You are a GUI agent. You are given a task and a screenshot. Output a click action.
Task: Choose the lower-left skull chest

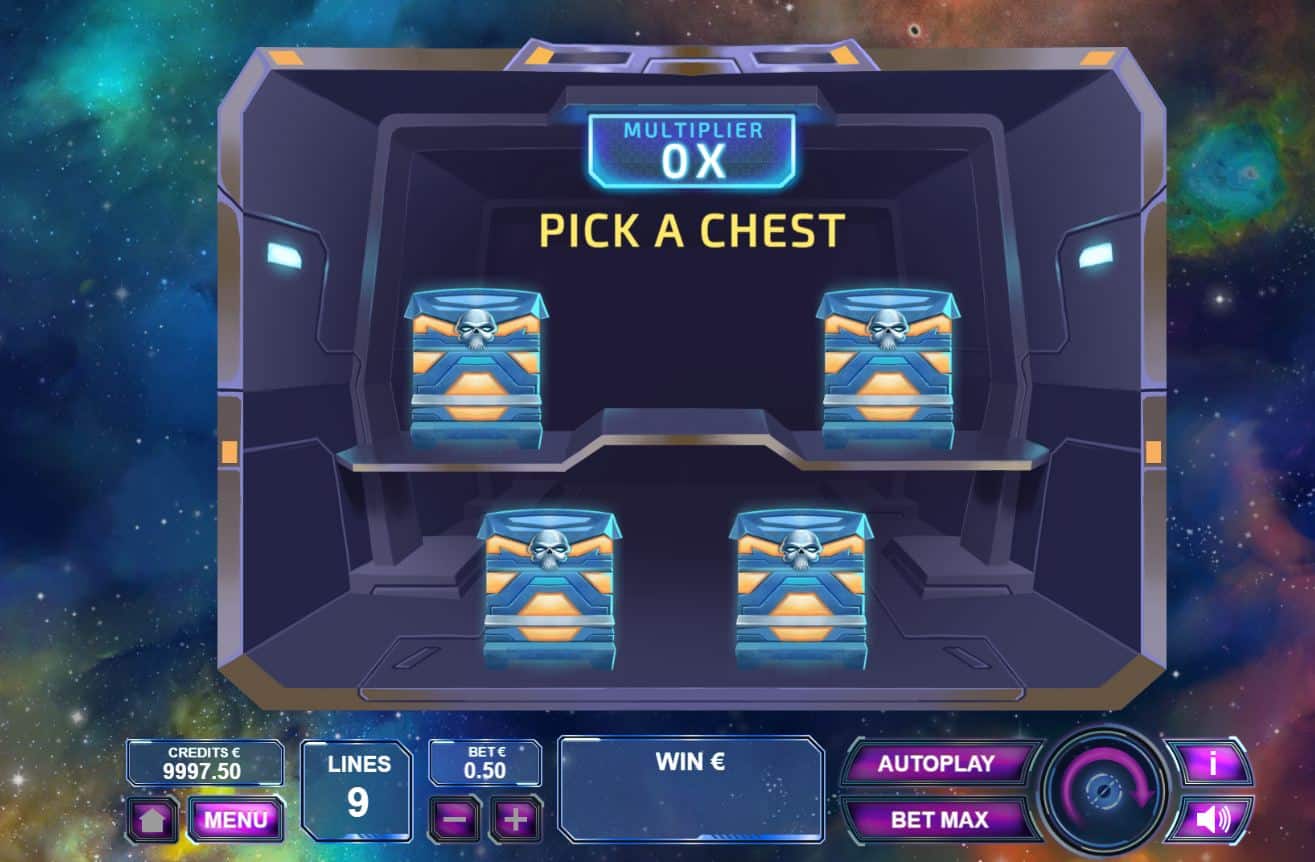click(x=549, y=590)
